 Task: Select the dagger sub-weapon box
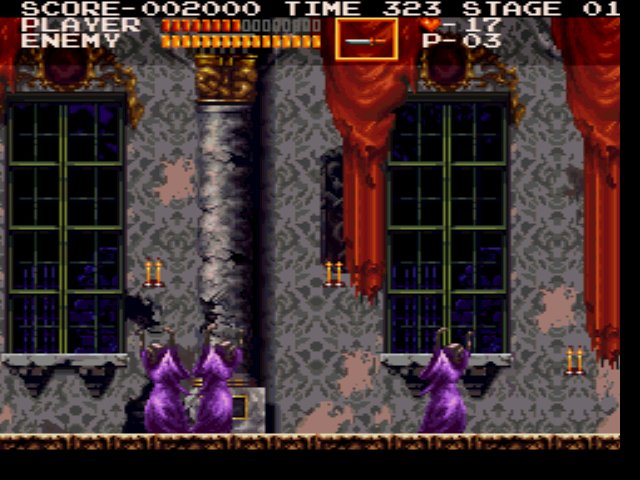[x=366, y=40]
